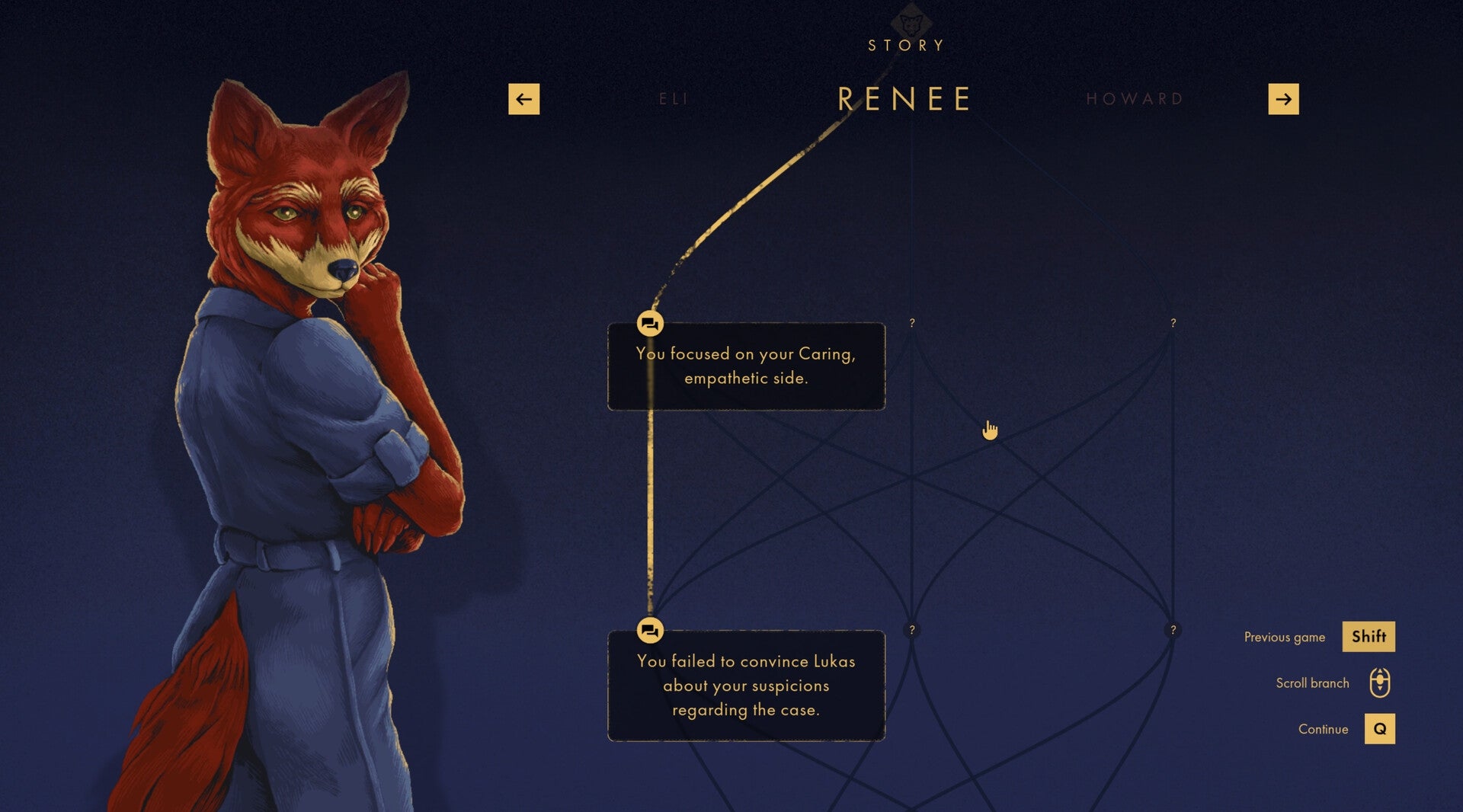Open the bottom-right hidden question-mark node

[1172, 630]
